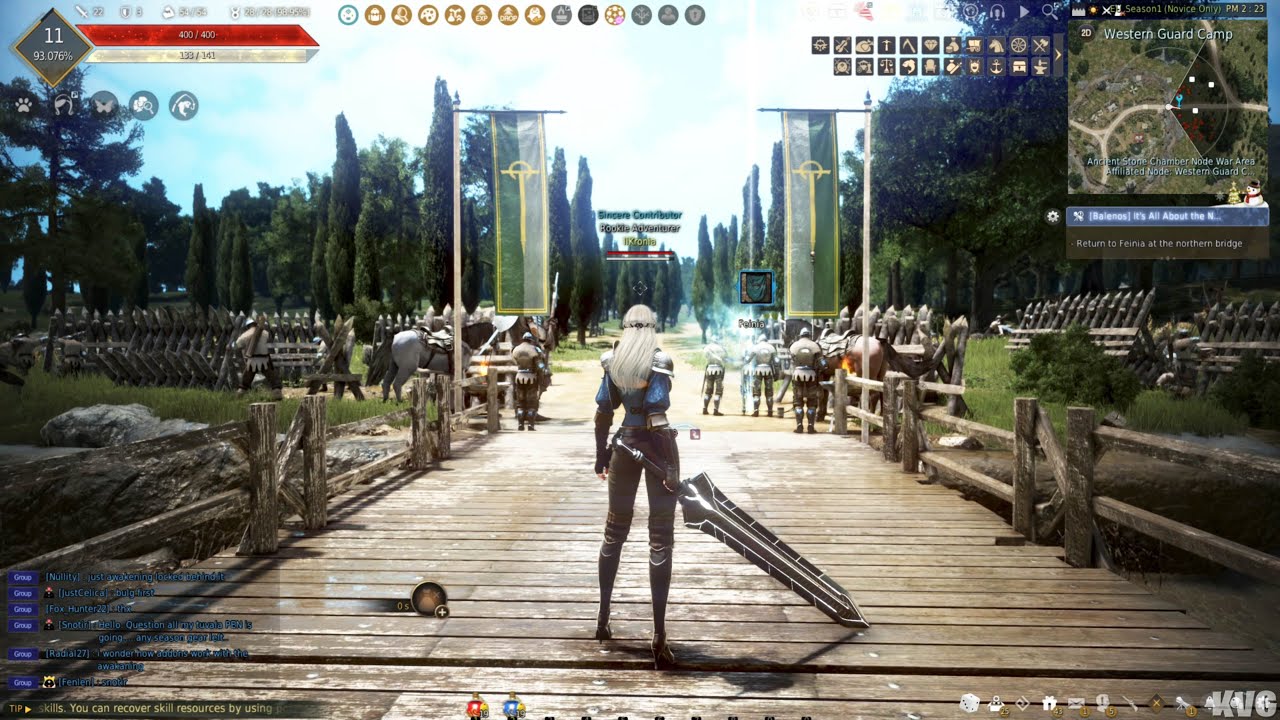Click the treasure chest storage icon
This screenshot has height=720, width=1280.
pos(1019,66)
